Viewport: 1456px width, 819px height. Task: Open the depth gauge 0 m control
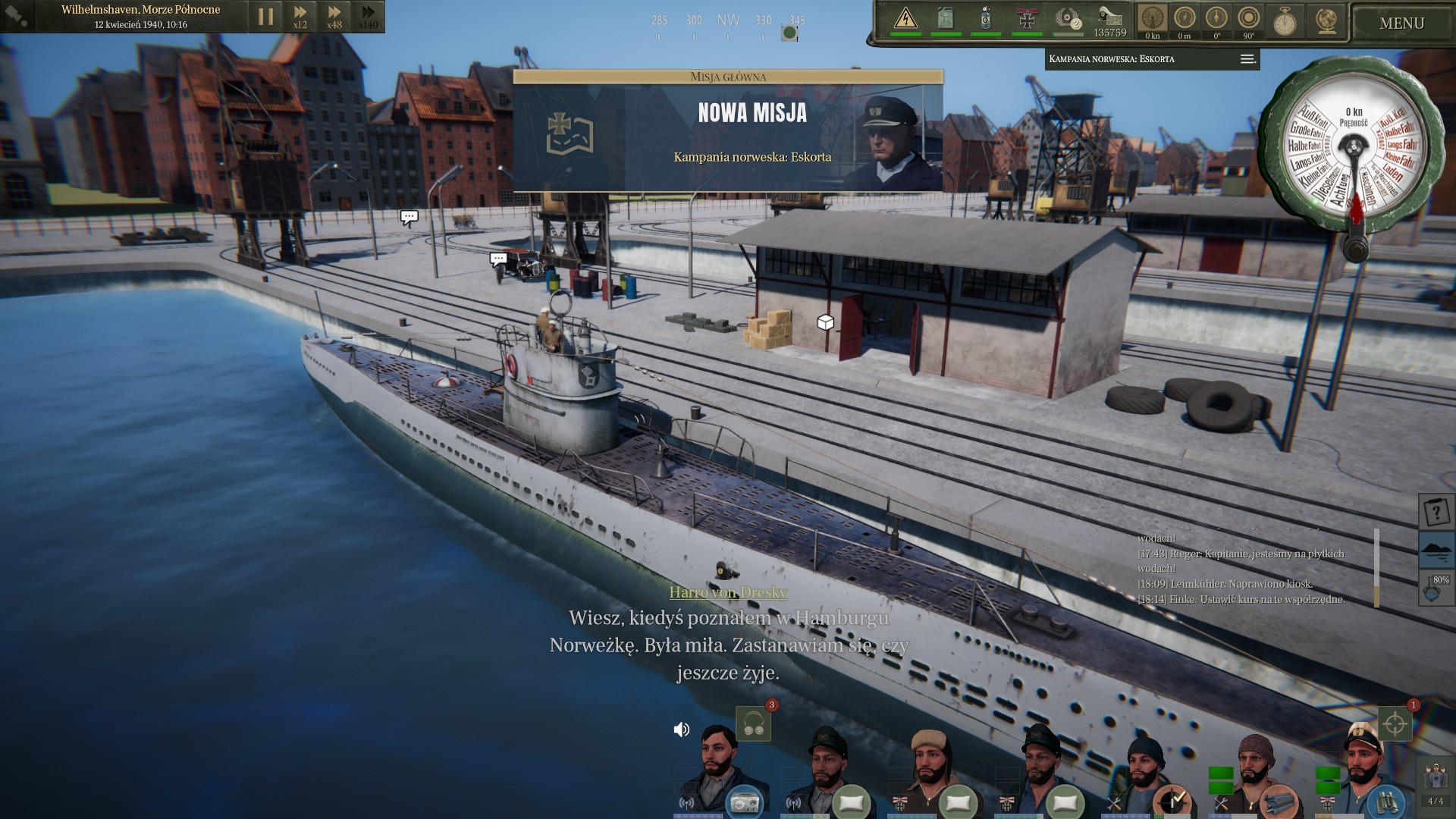pyautogui.click(x=1185, y=19)
